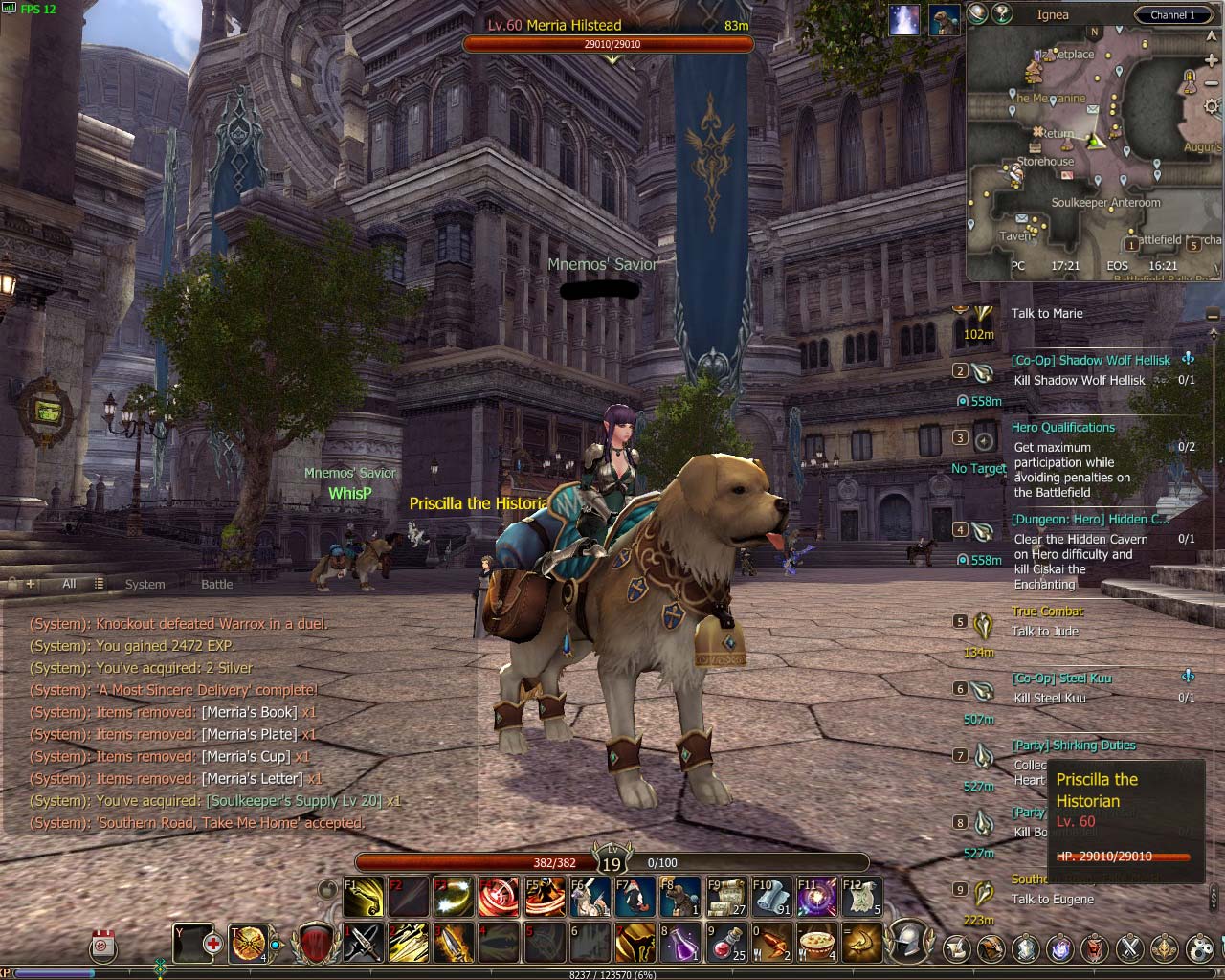Image resolution: width=1225 pixels, height=980 pixels.
Task: Use the scroll item on F9
Action: [x=726, y=897]
